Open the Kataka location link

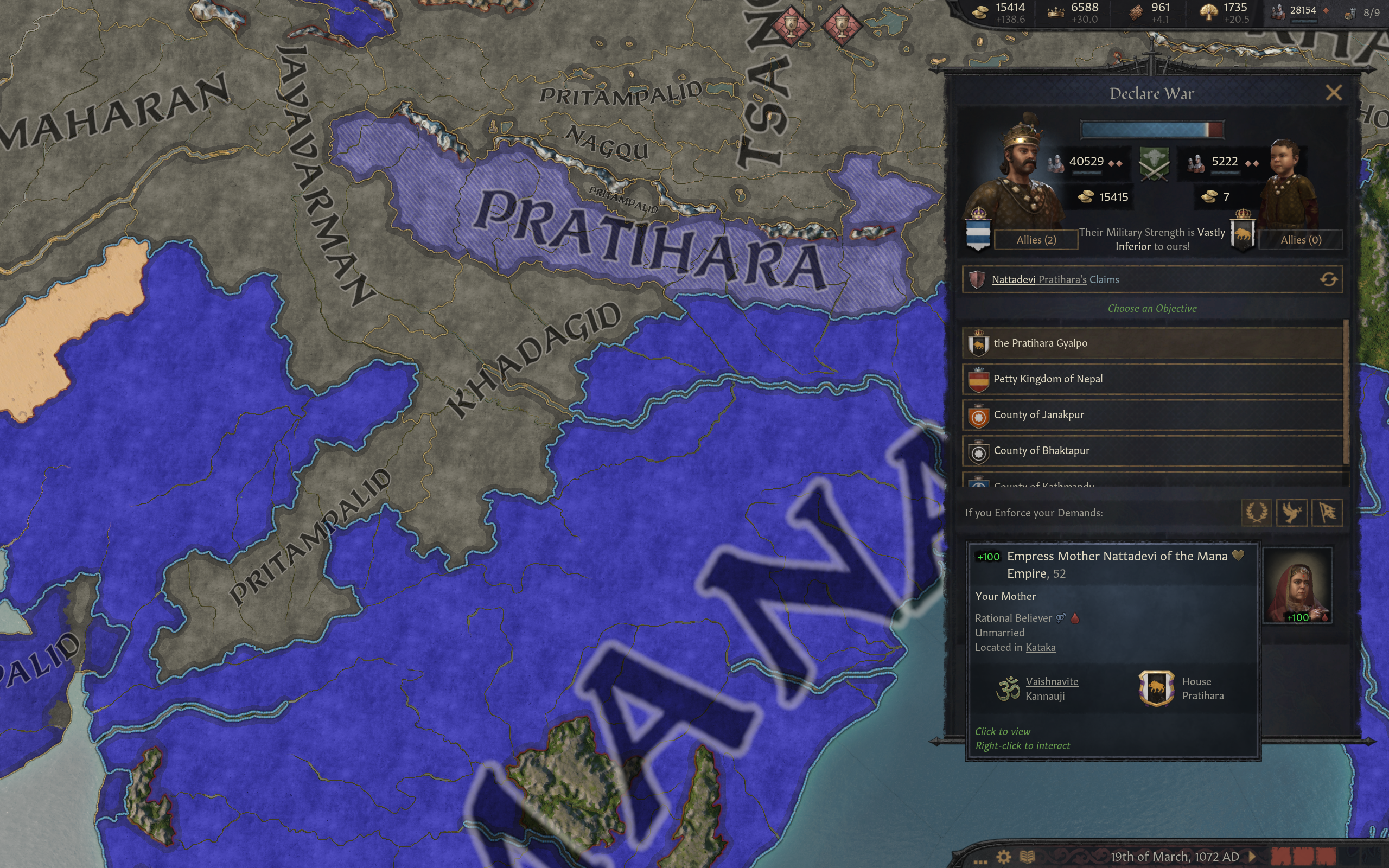[1040, 648]
